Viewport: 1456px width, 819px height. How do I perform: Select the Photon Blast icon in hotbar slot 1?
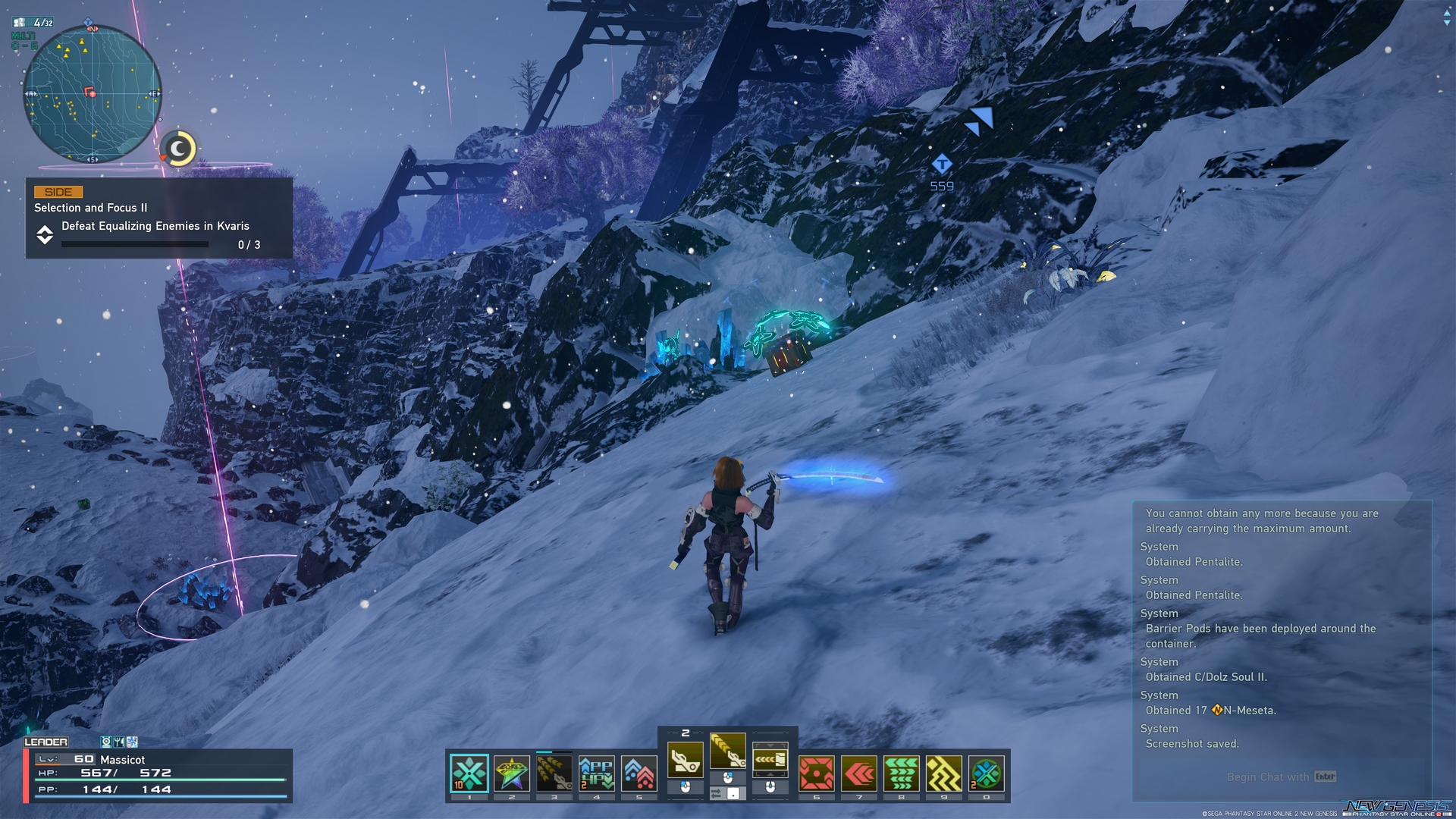[x=469, y=774]
